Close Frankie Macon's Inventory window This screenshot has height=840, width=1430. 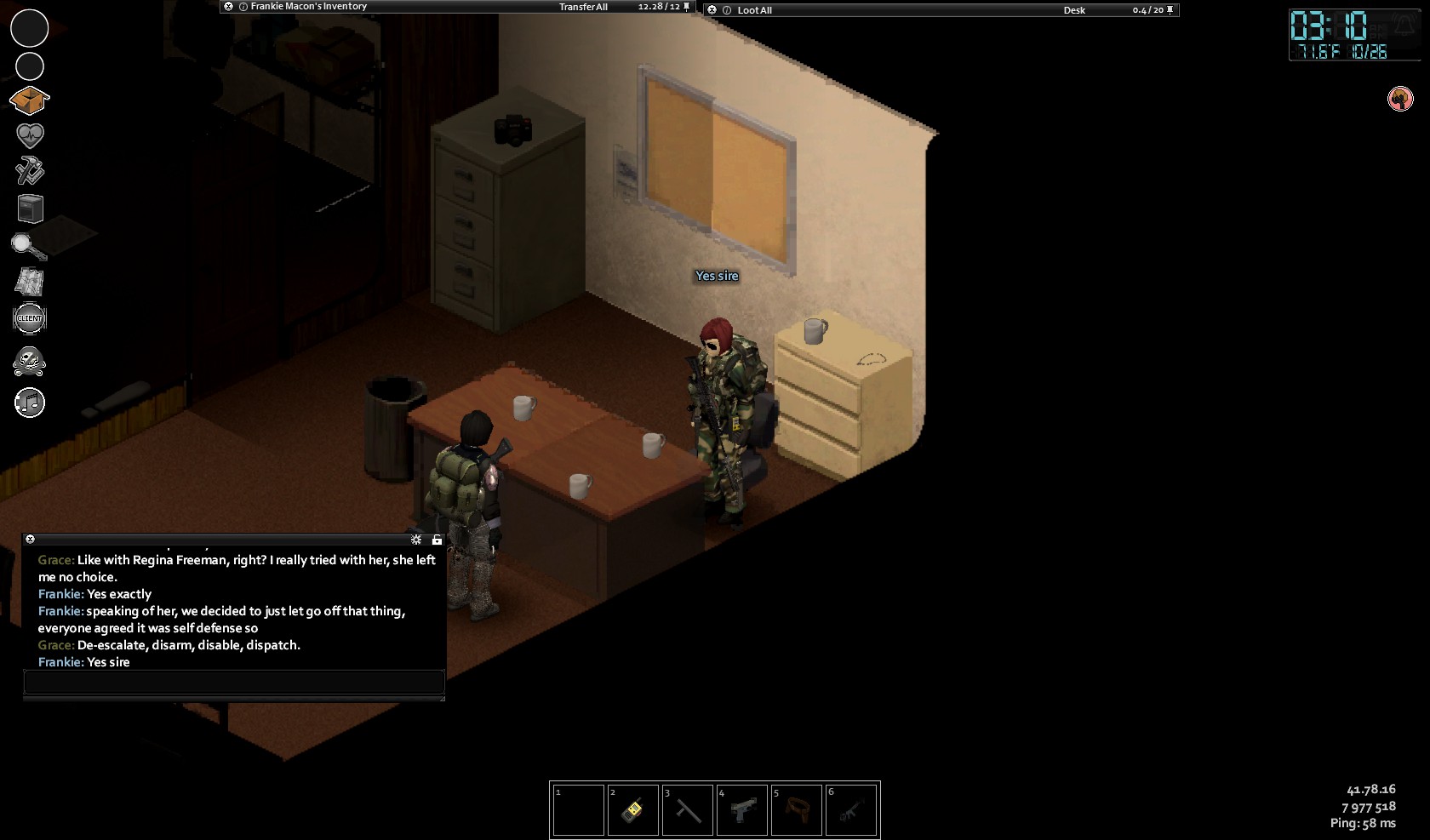point(228,7)
